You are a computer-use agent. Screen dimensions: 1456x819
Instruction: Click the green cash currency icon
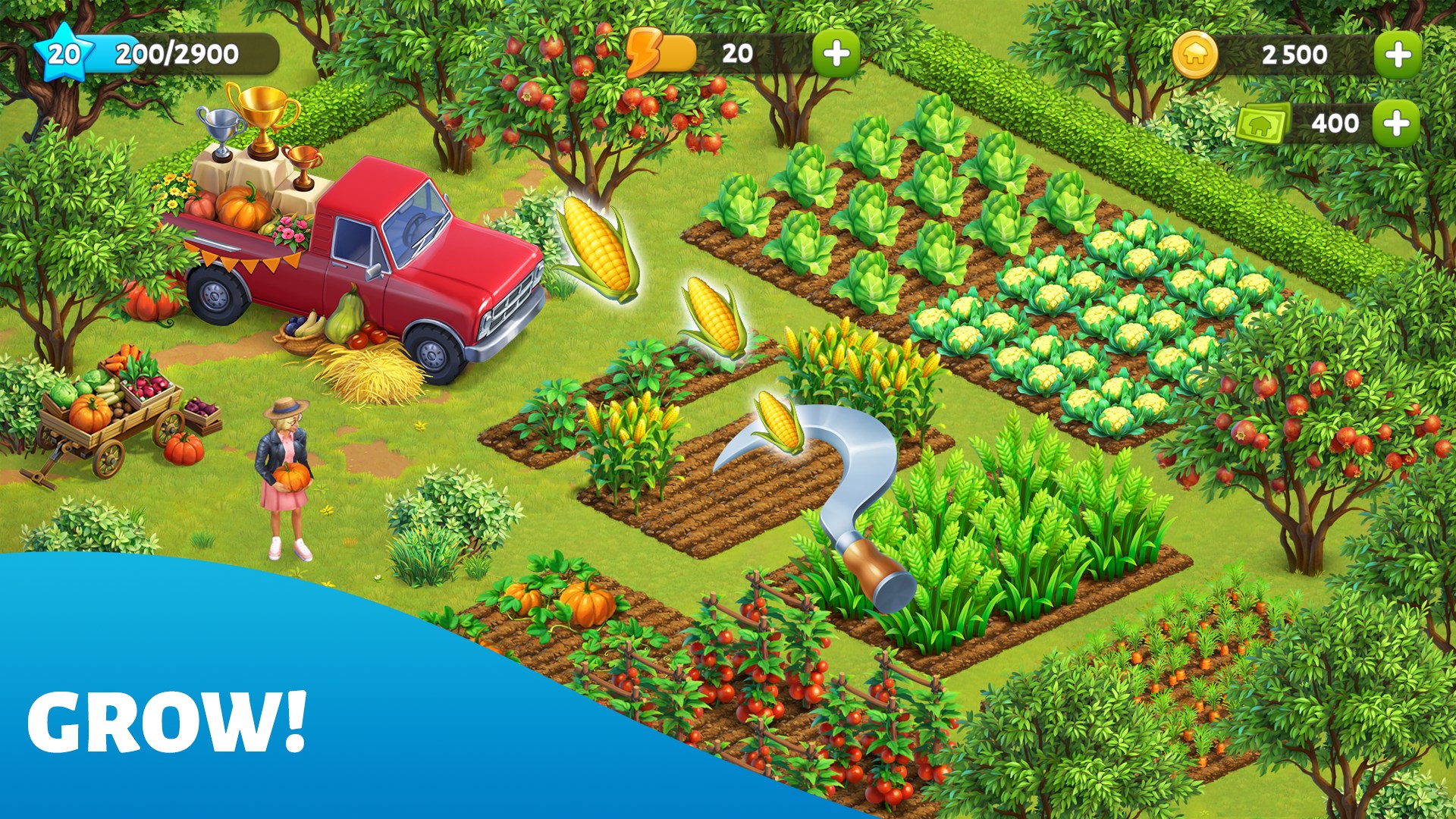point(1259,121)
